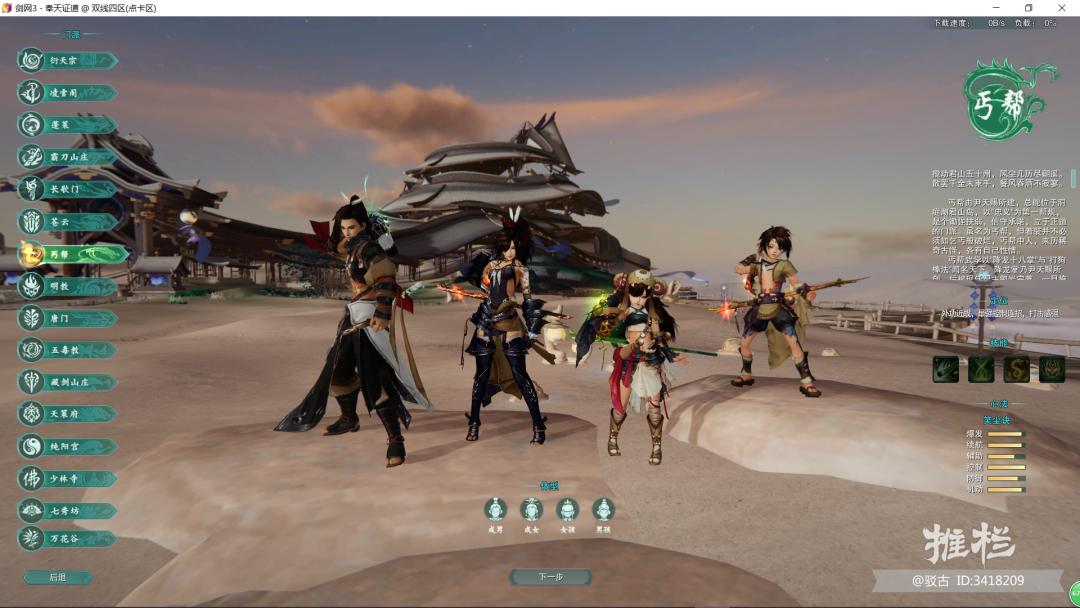Select the 七秀坊 sect
This screenshot has width=1080, height=608.
pos(66,510)
